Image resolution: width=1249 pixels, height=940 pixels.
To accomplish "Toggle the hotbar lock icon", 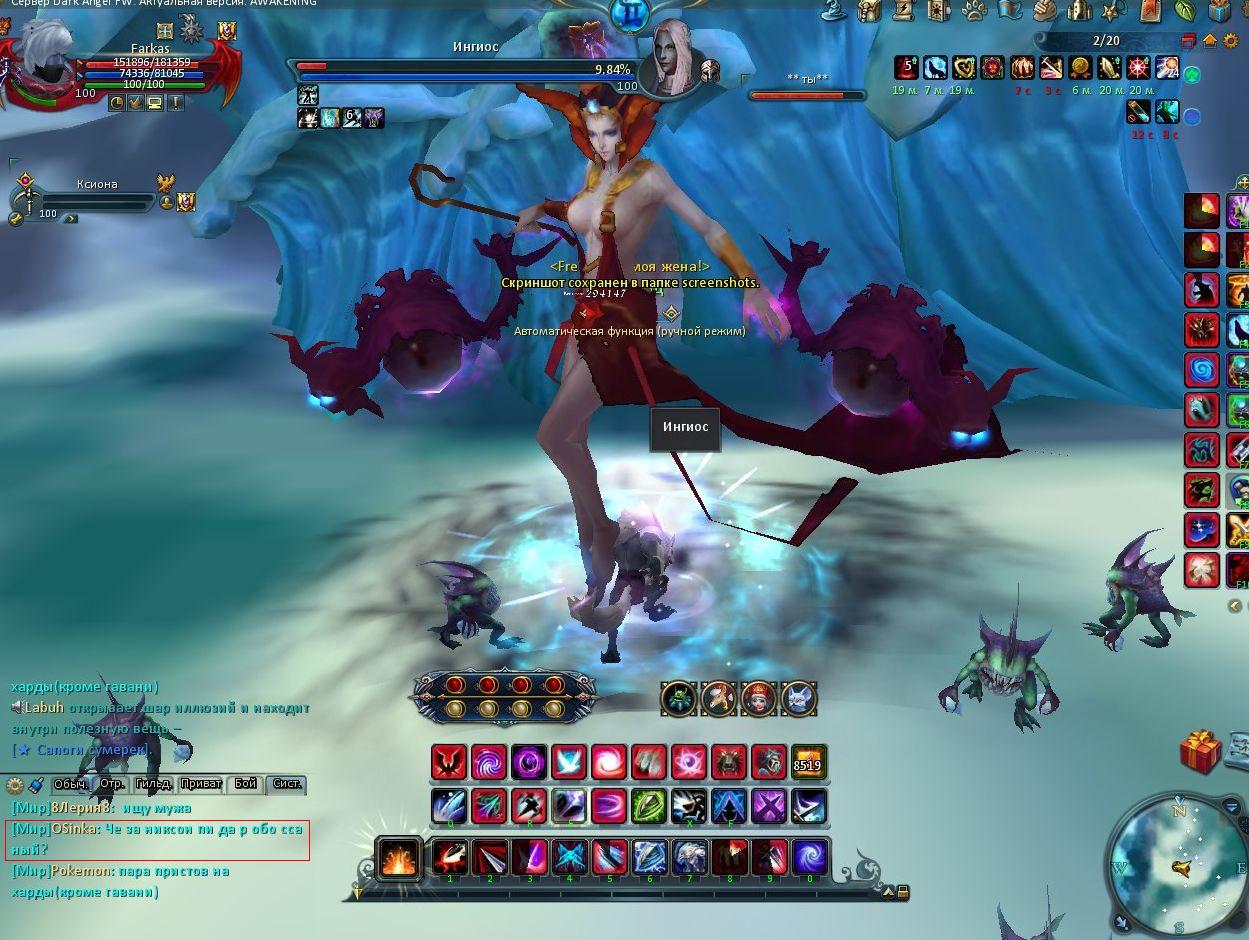I will click(902, 891).
